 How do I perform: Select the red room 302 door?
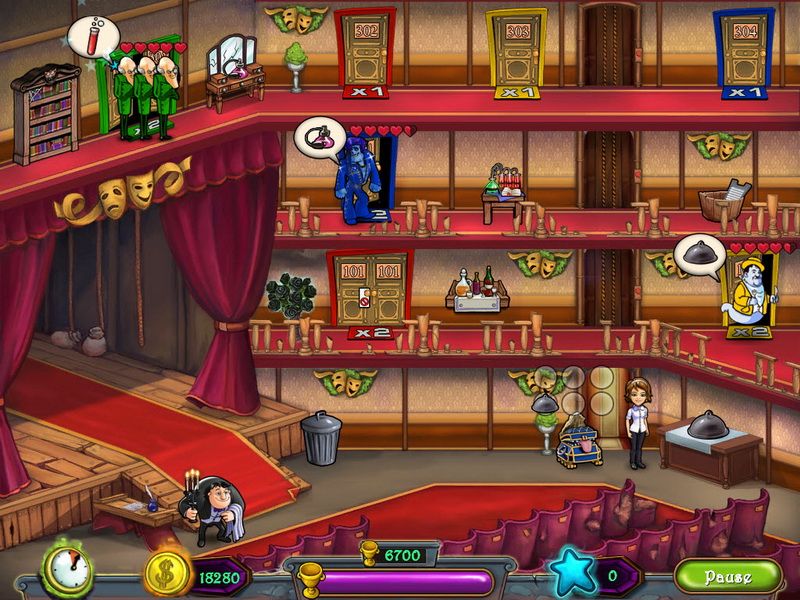[x=365, y=50]
